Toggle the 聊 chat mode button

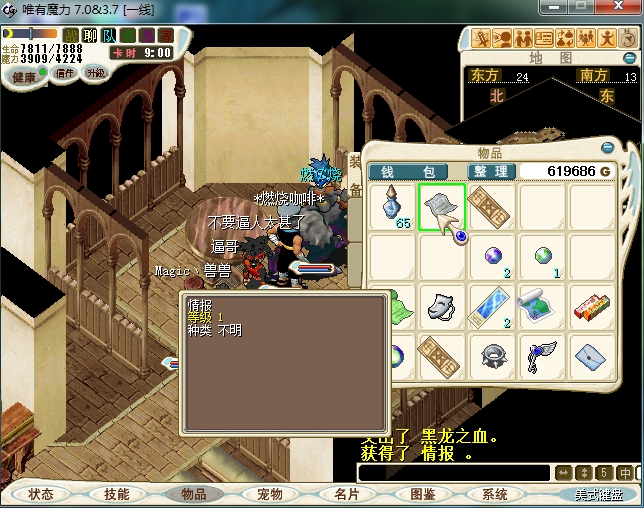(x=90, y=35)
